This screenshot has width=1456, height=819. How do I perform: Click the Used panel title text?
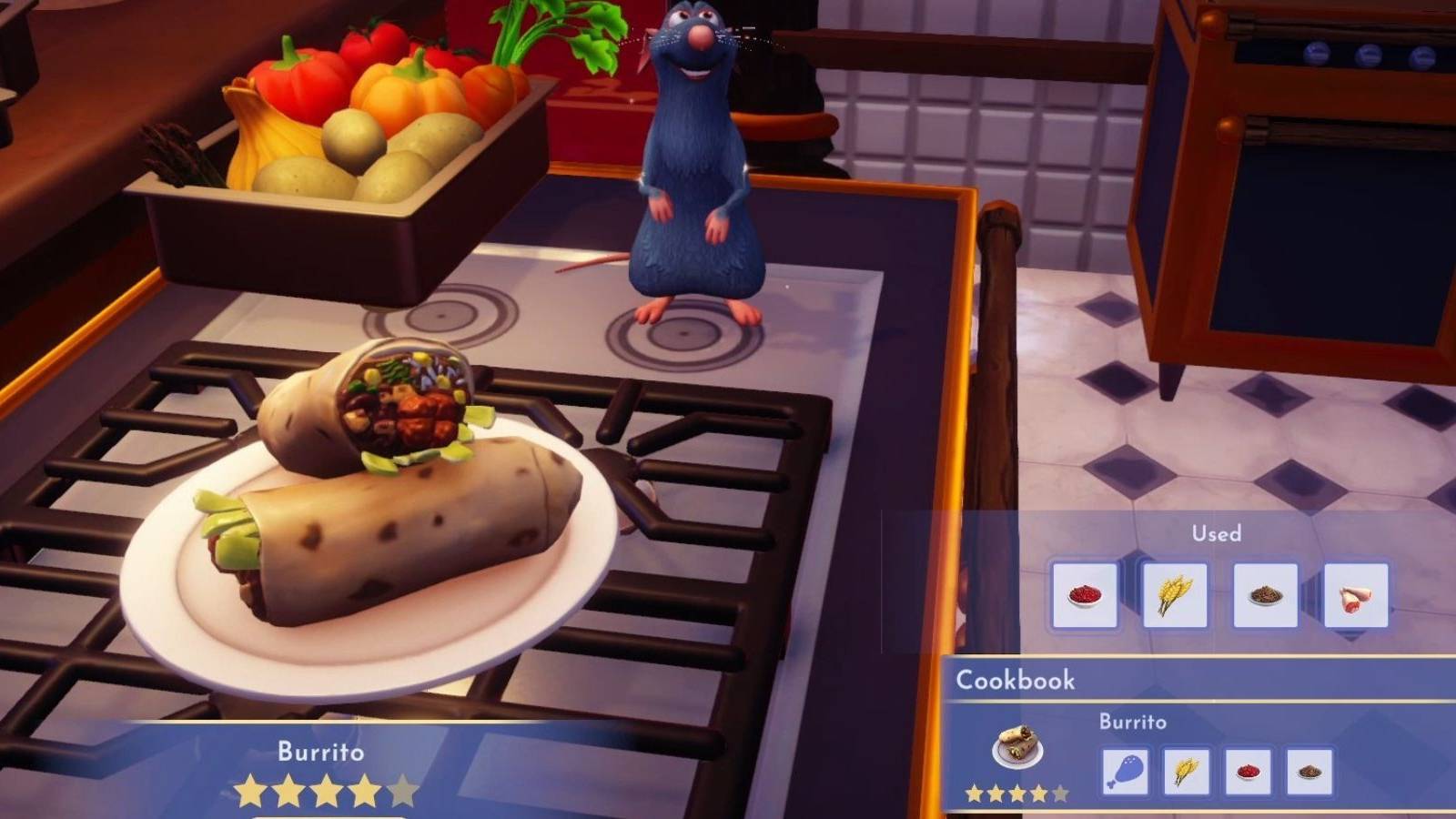point(1216,533)
